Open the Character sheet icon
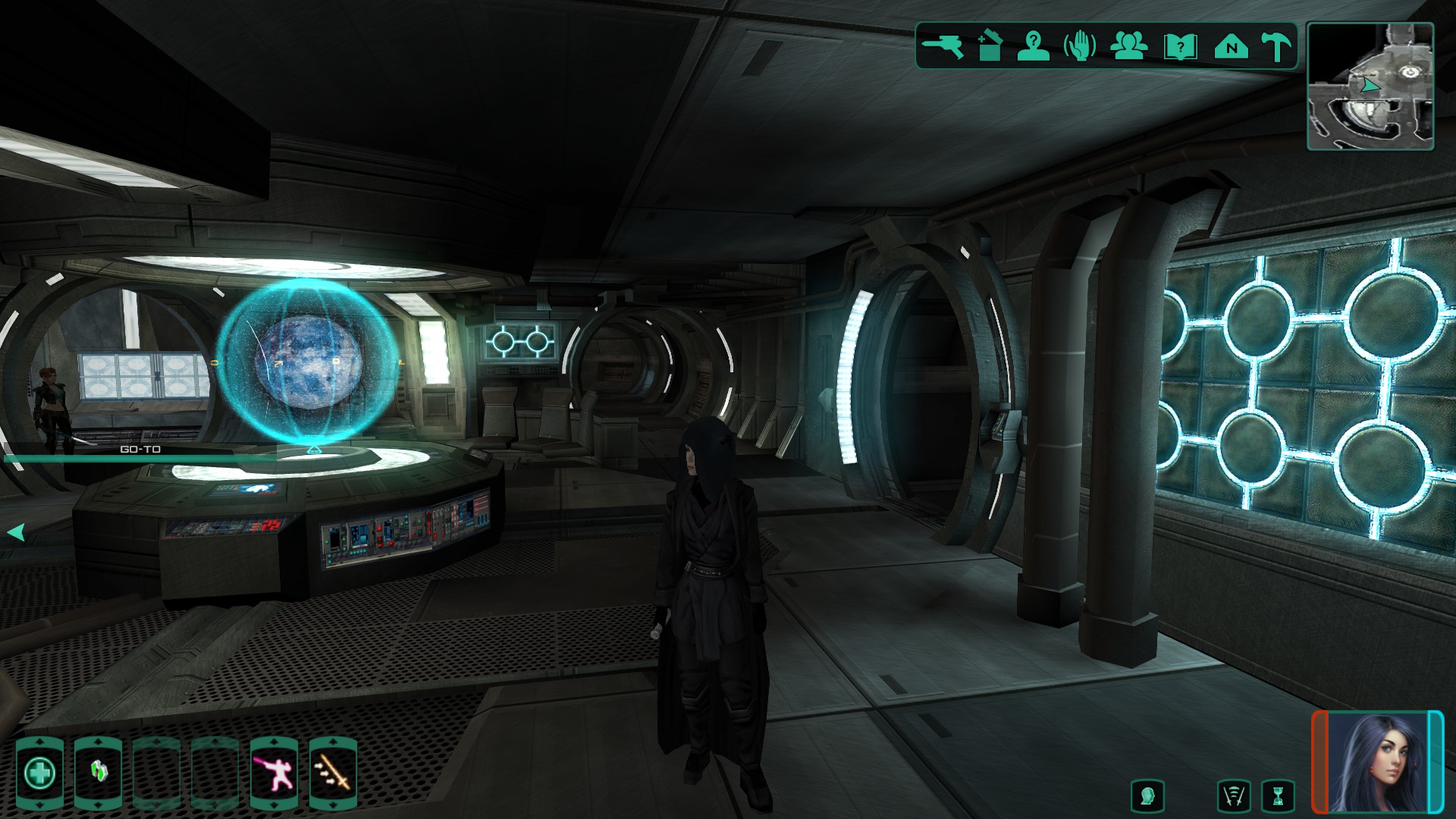The height and width of the screenshot is (819, 1456). (x=1033, y=46)
